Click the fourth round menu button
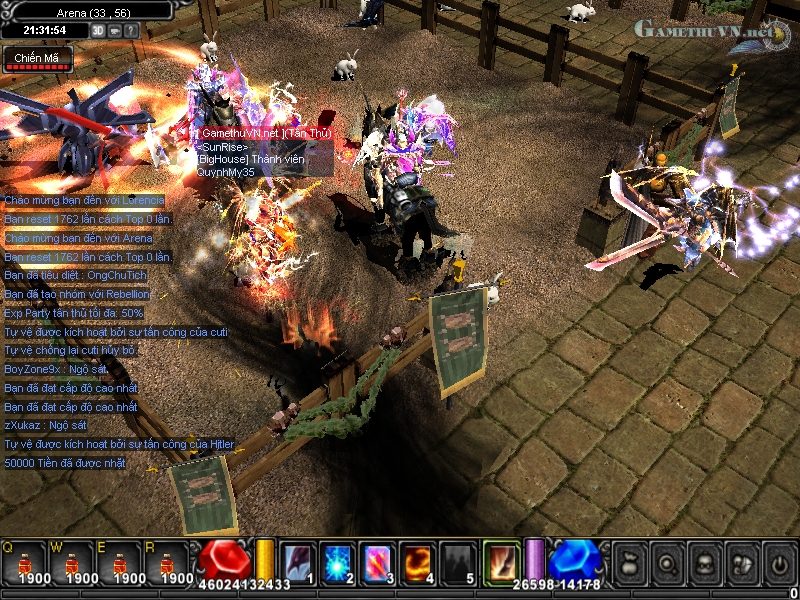800x600 pixels. (x=742, y=562)
